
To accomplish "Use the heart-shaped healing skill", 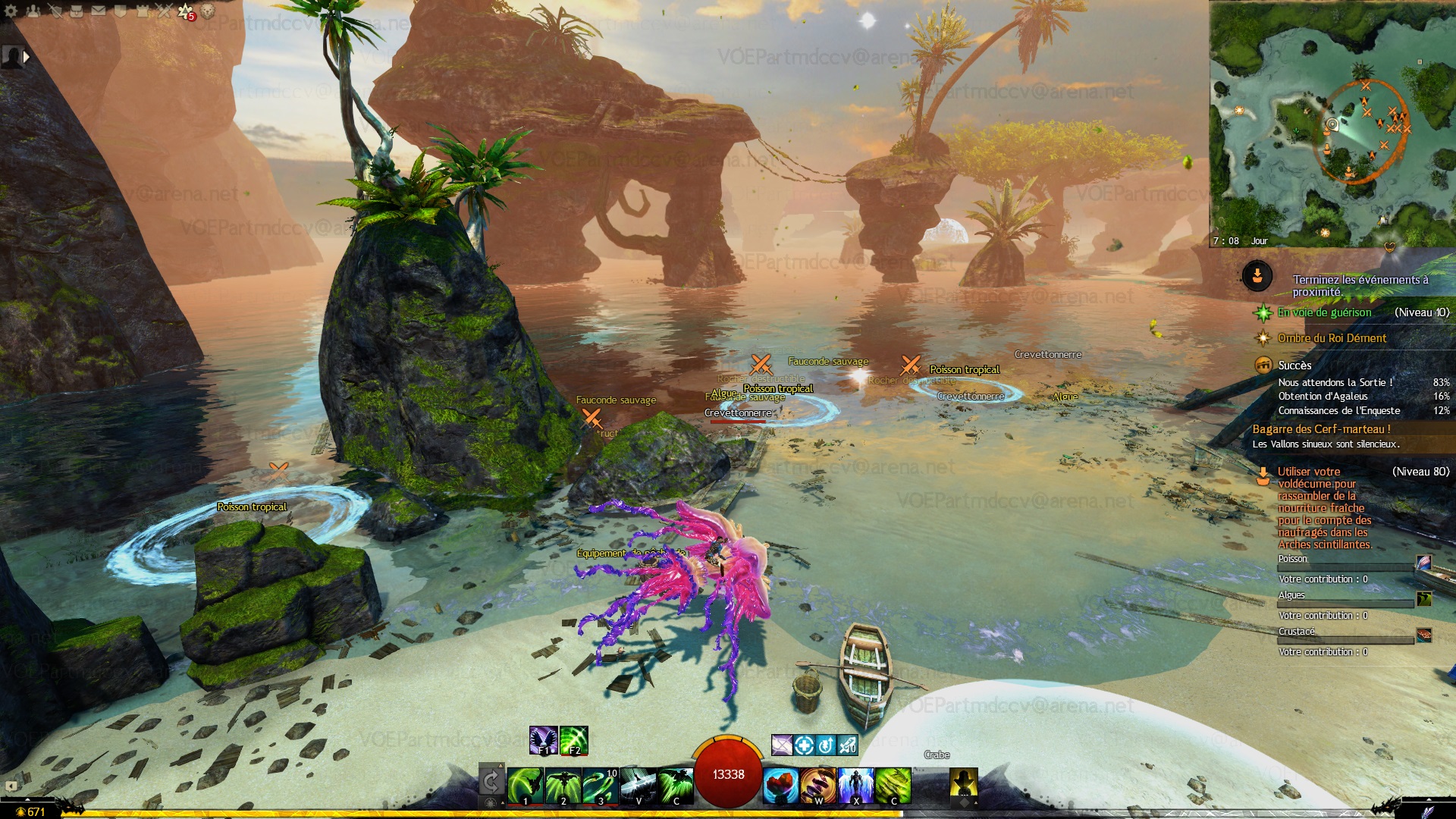I will coord(780,785).
